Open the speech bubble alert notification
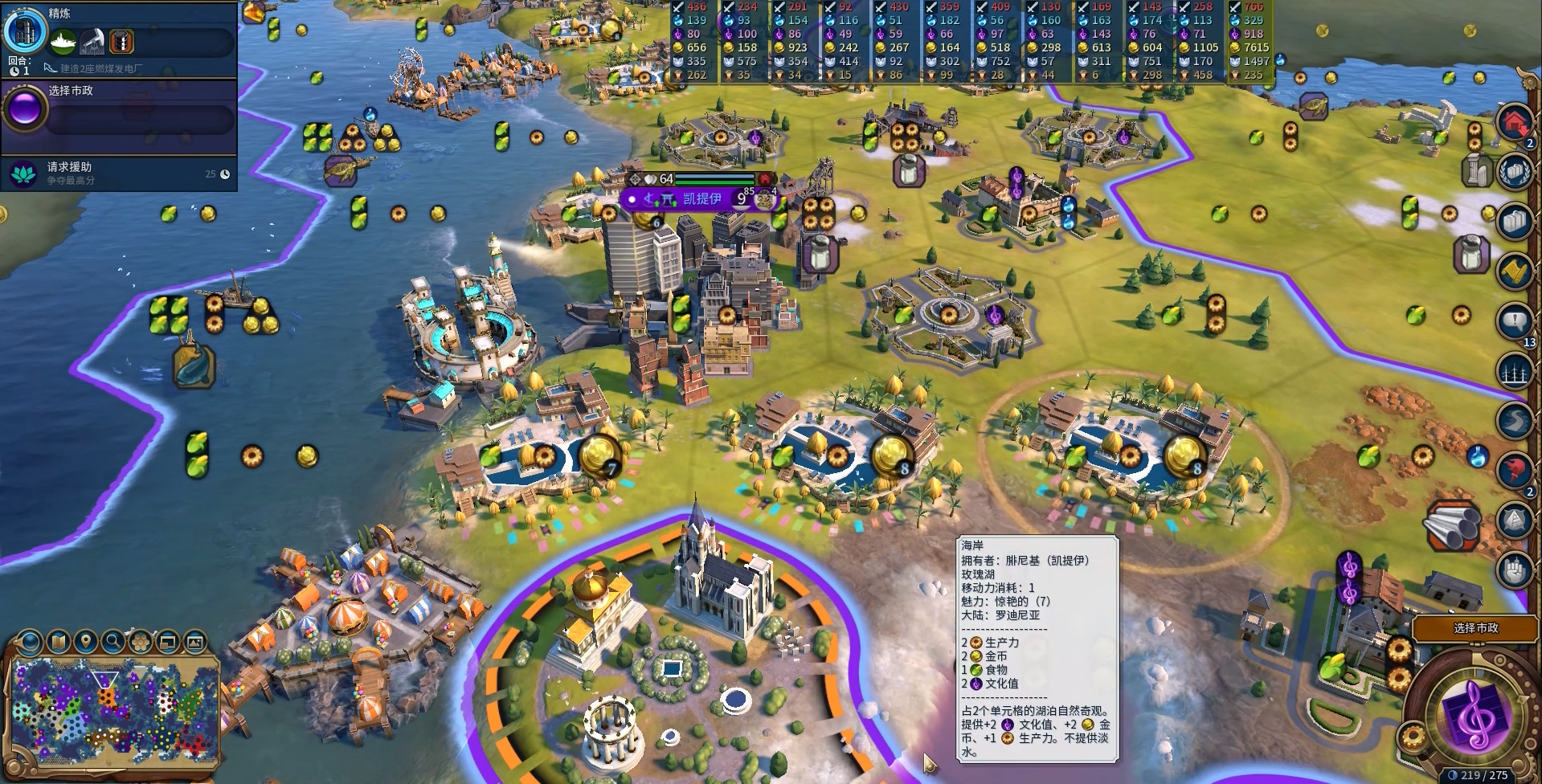The width and height of the screenshot is (1542, 784). 1514,321
